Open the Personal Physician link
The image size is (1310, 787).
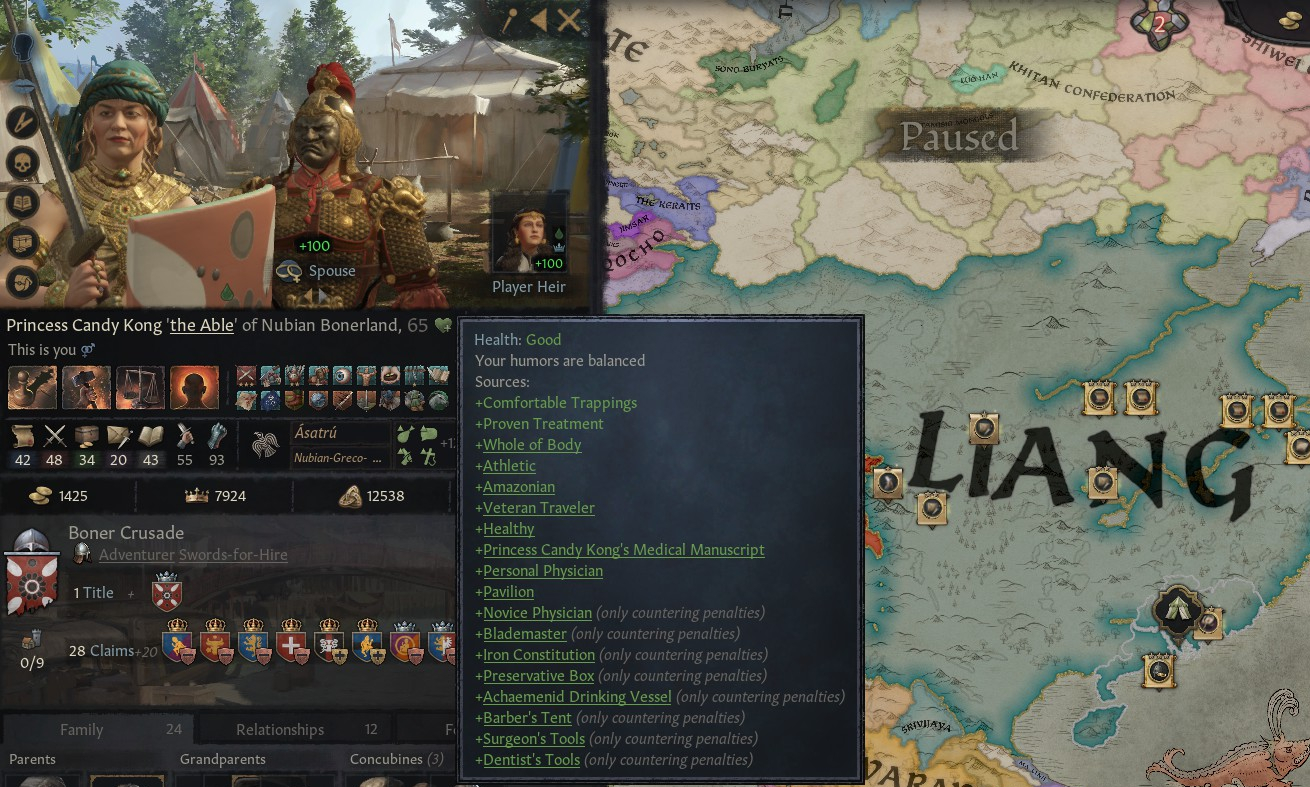click(543, 571)
